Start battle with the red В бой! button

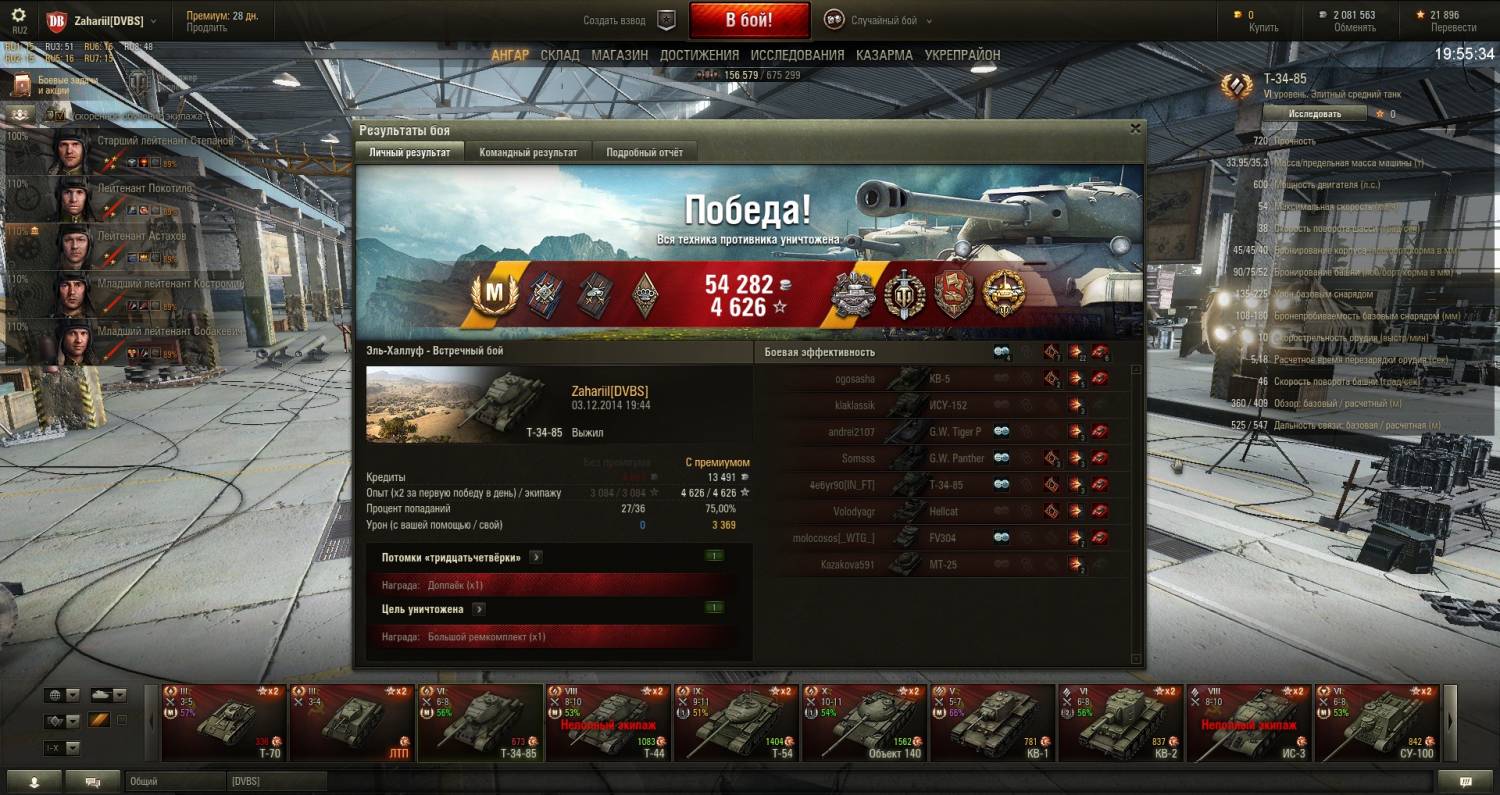click(749, 20)
